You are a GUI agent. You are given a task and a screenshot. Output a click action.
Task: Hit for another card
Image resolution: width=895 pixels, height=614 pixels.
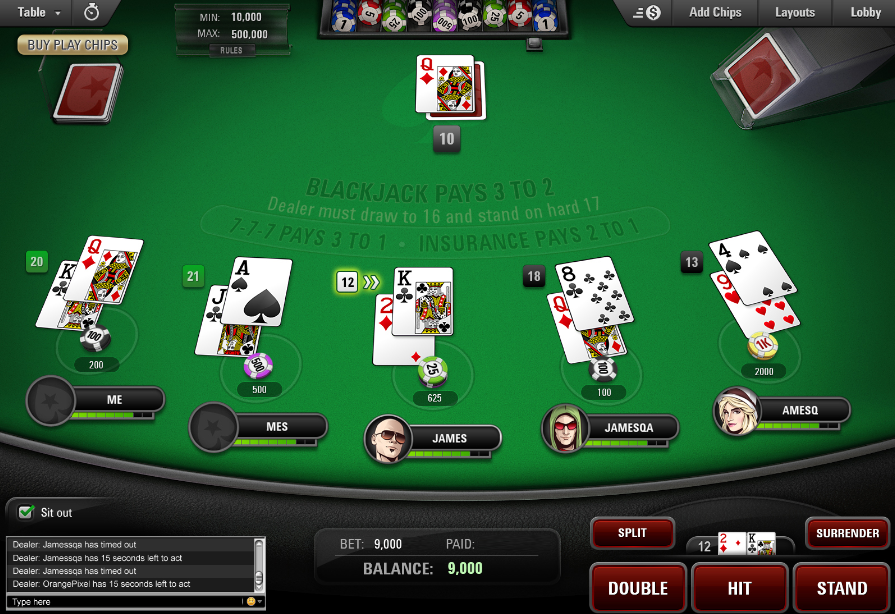click(739, 588)
